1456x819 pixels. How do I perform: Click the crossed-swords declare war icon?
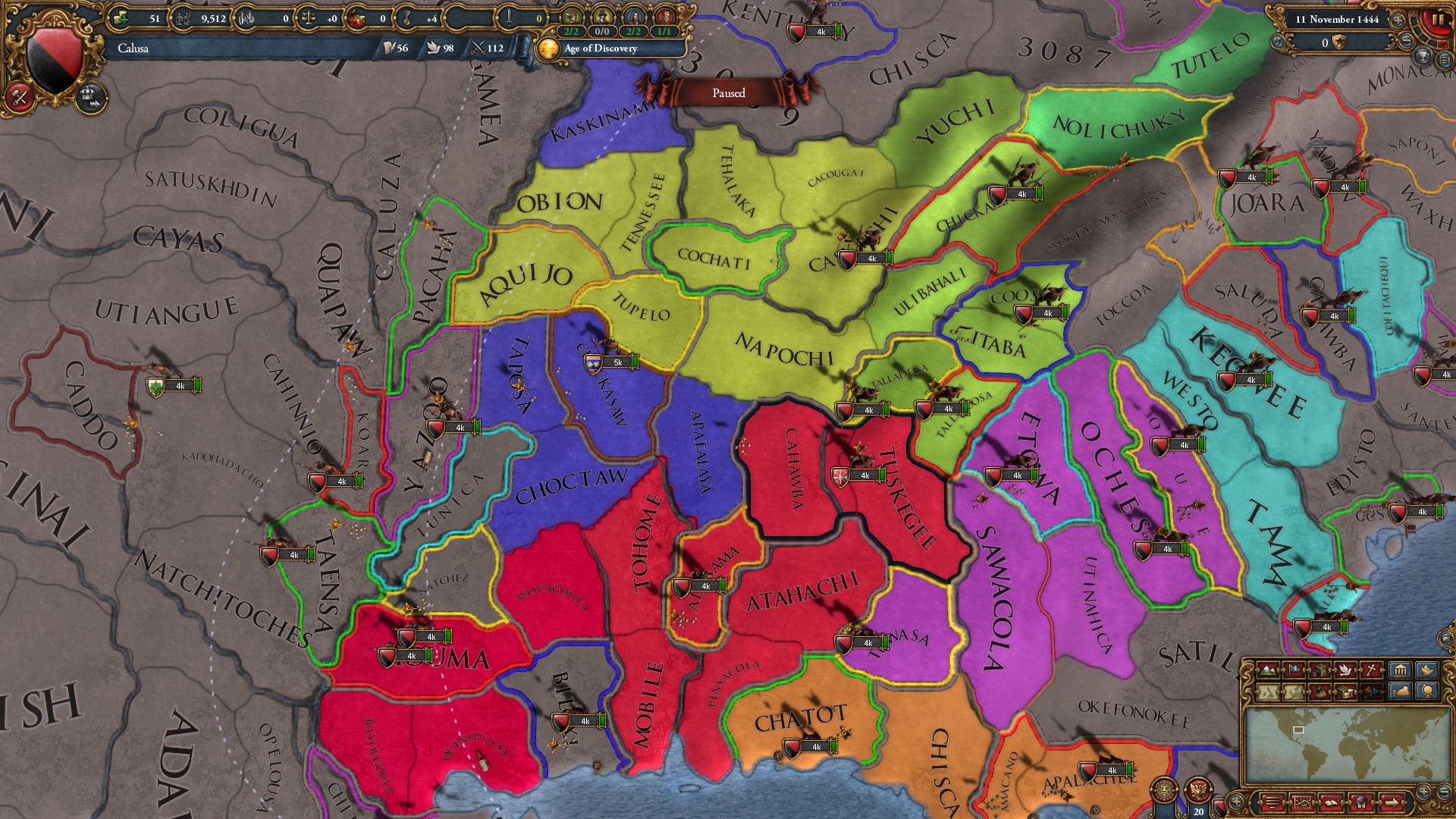[20, 97]
